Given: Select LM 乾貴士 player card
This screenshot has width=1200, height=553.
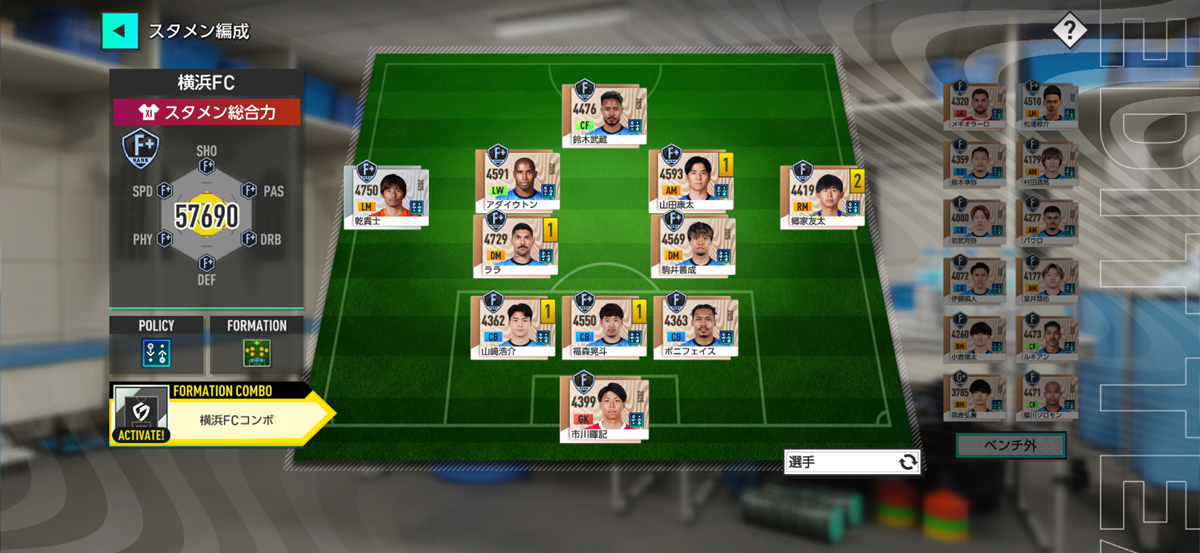Looking at the screenshot, I should 386,195.
